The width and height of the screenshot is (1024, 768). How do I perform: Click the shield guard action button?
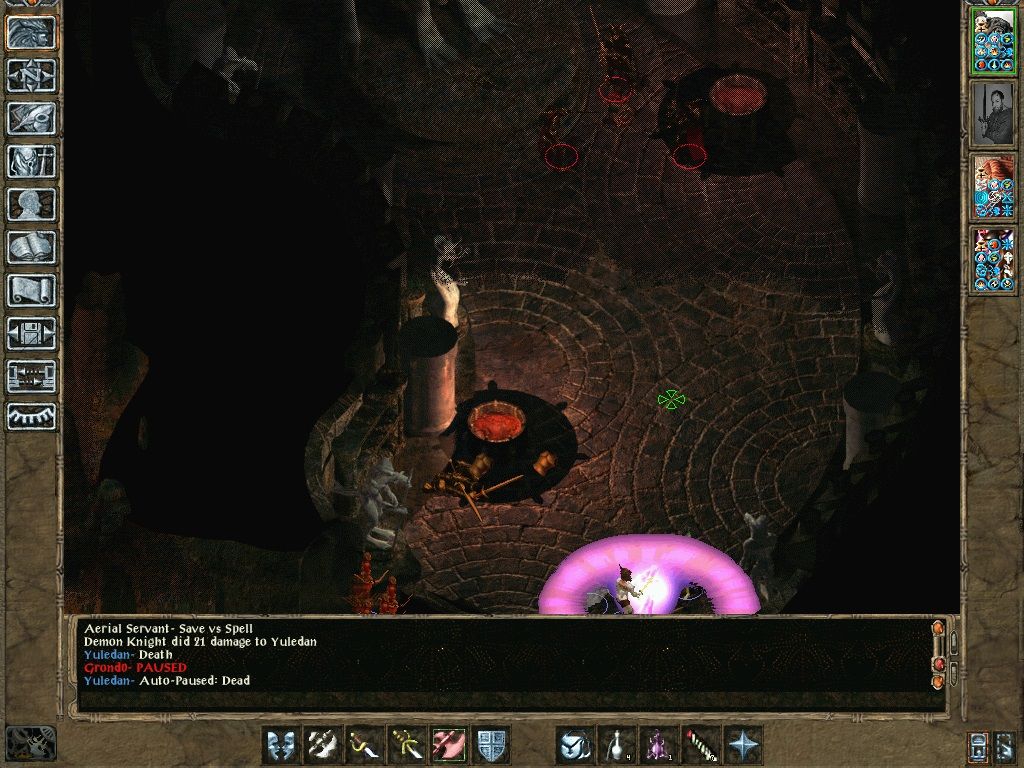tap(491, 745)
